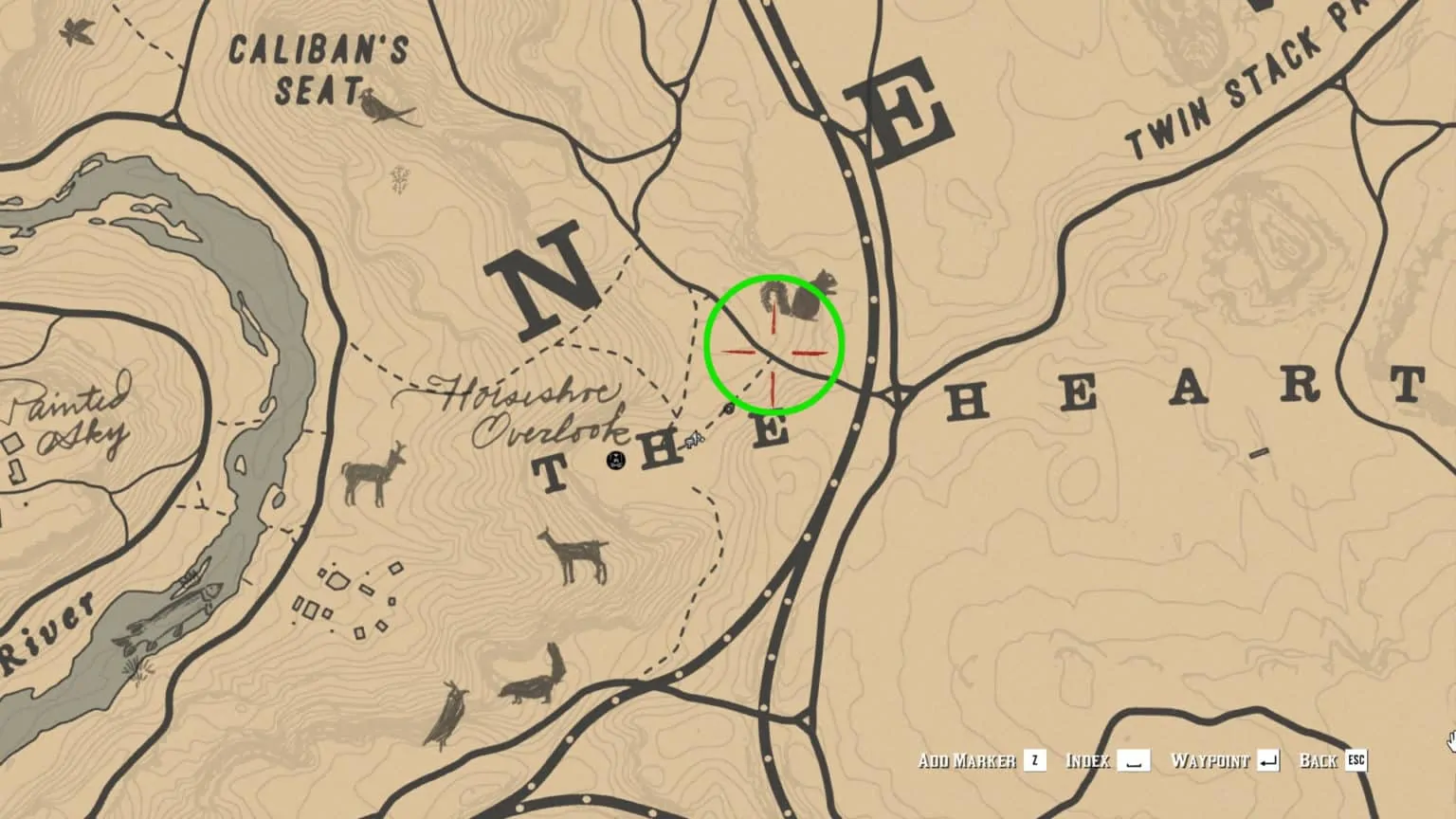Image resolution: width=1456 pixels, height=819 pixels.
Task: Click the red waypoint crosshair marker
Action: (773, 354)
